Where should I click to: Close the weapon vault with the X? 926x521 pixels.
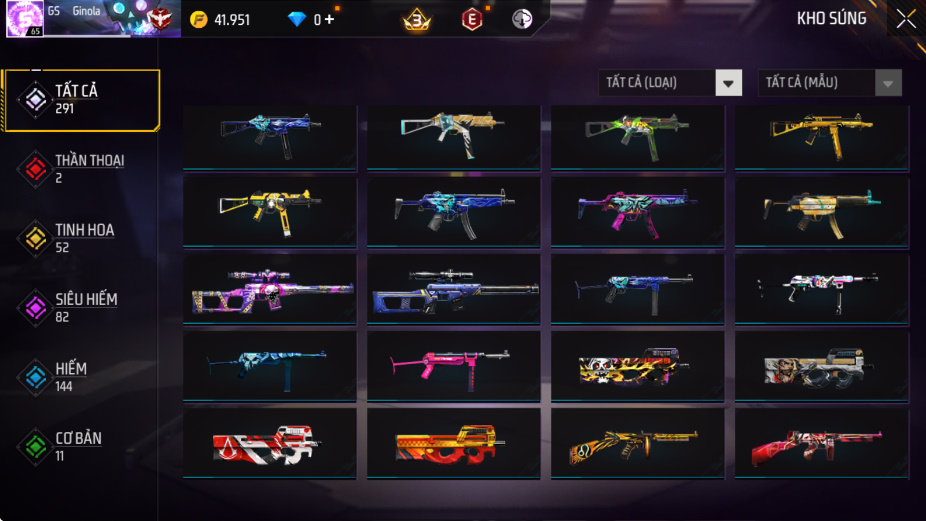905,19
